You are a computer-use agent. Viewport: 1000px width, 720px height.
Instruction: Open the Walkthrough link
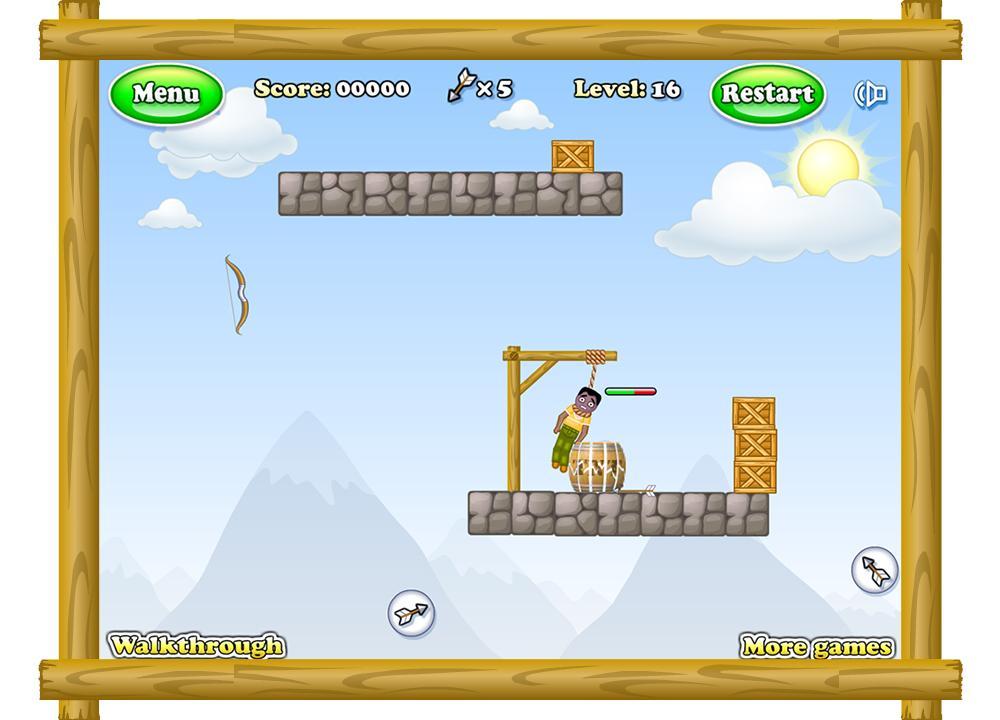tap(197, 645)
